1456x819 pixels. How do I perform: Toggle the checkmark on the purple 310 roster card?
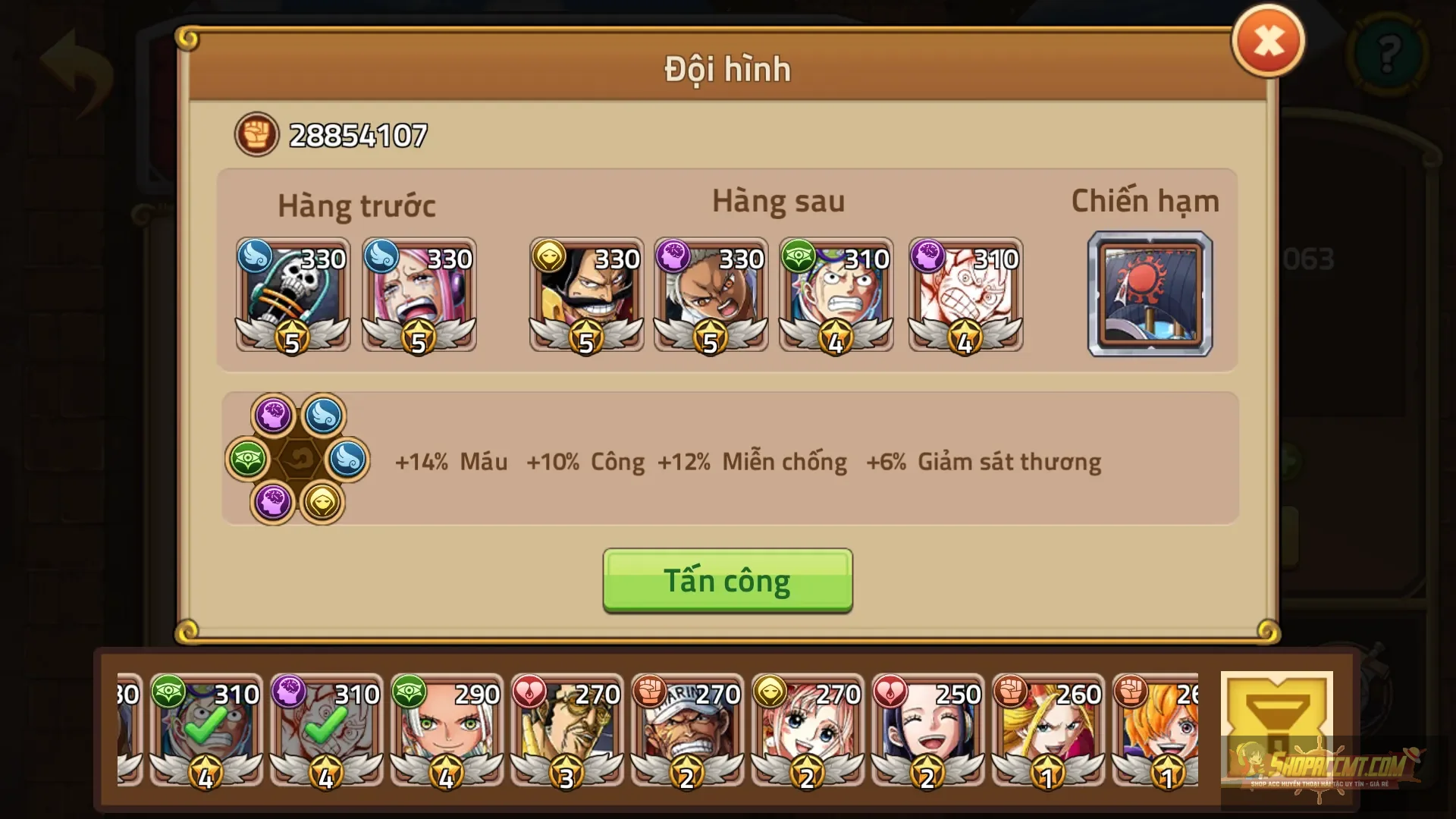click(325, 726)
